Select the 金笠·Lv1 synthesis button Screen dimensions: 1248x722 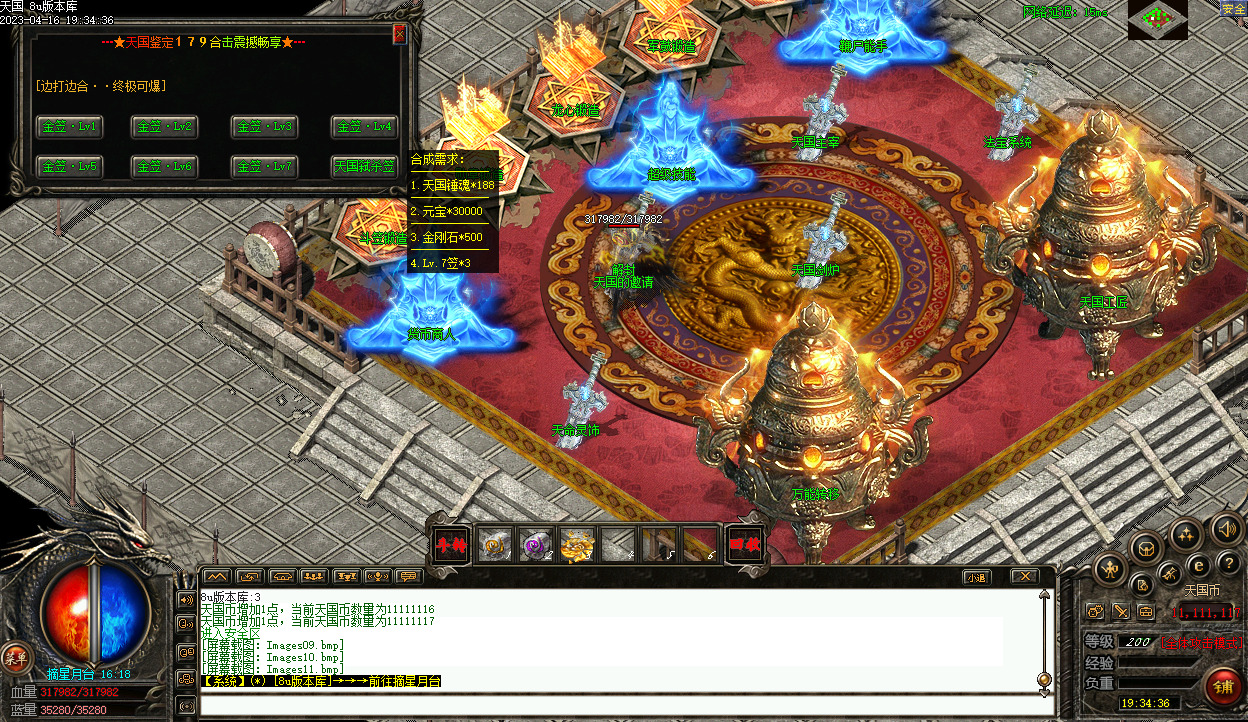68,127
